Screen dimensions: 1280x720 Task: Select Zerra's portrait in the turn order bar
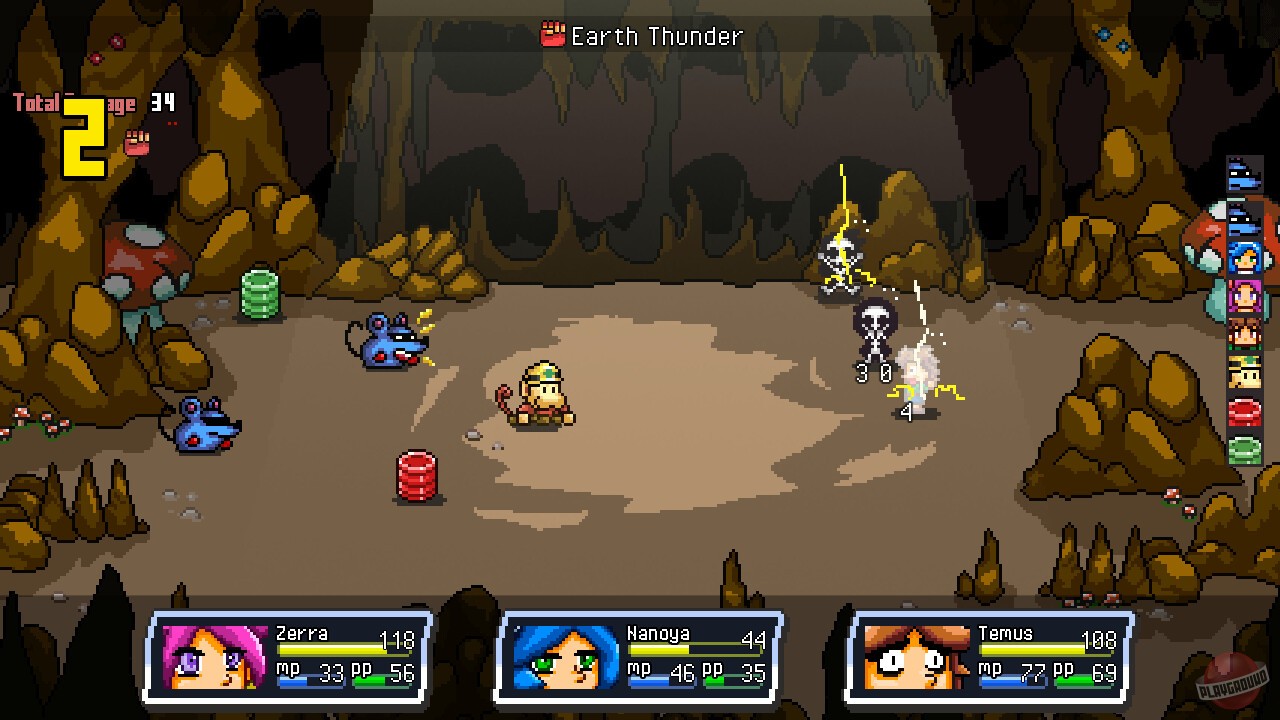(1244, 297)
